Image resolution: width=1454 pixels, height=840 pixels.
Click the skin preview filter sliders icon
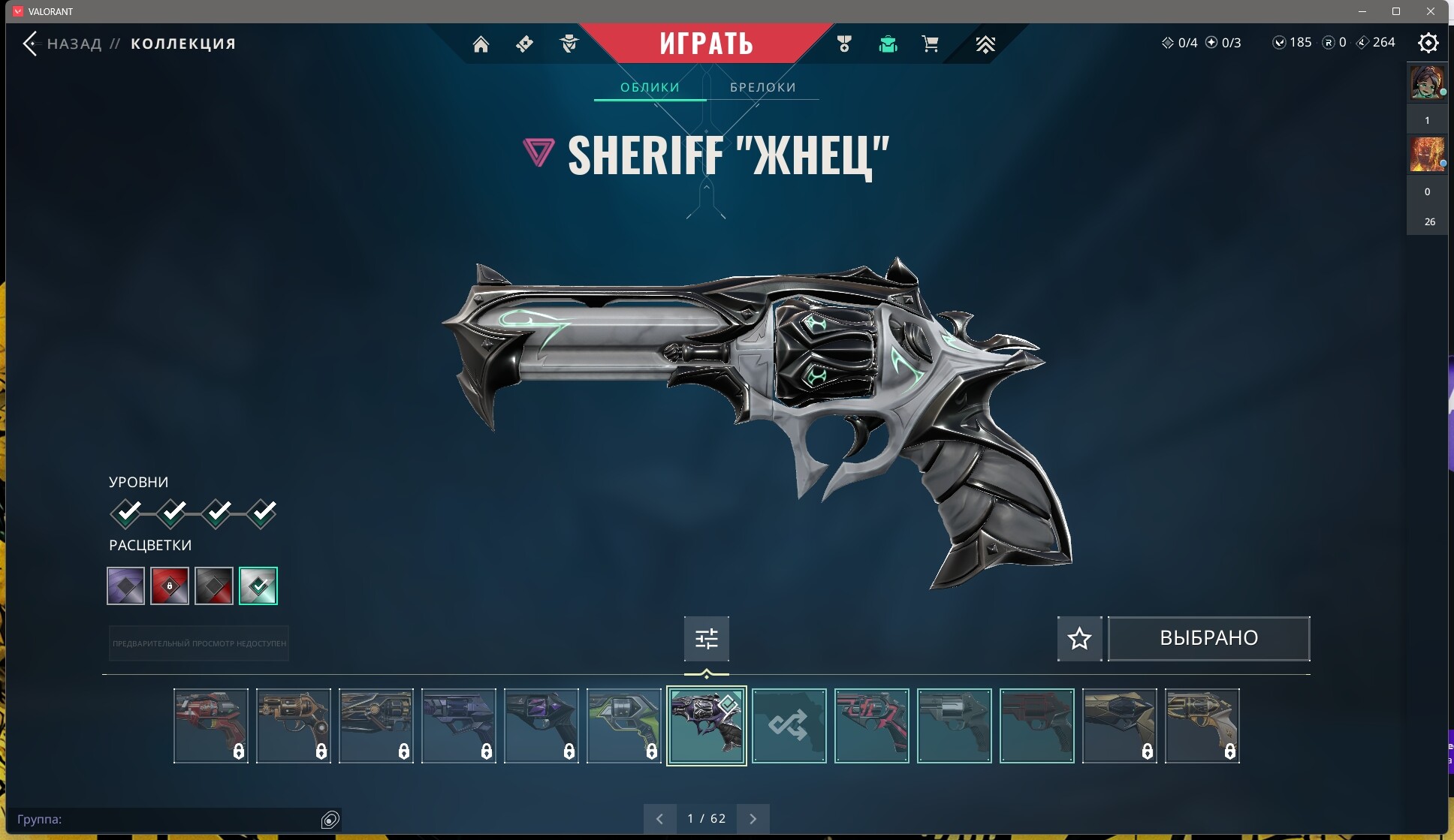point(706,637)
